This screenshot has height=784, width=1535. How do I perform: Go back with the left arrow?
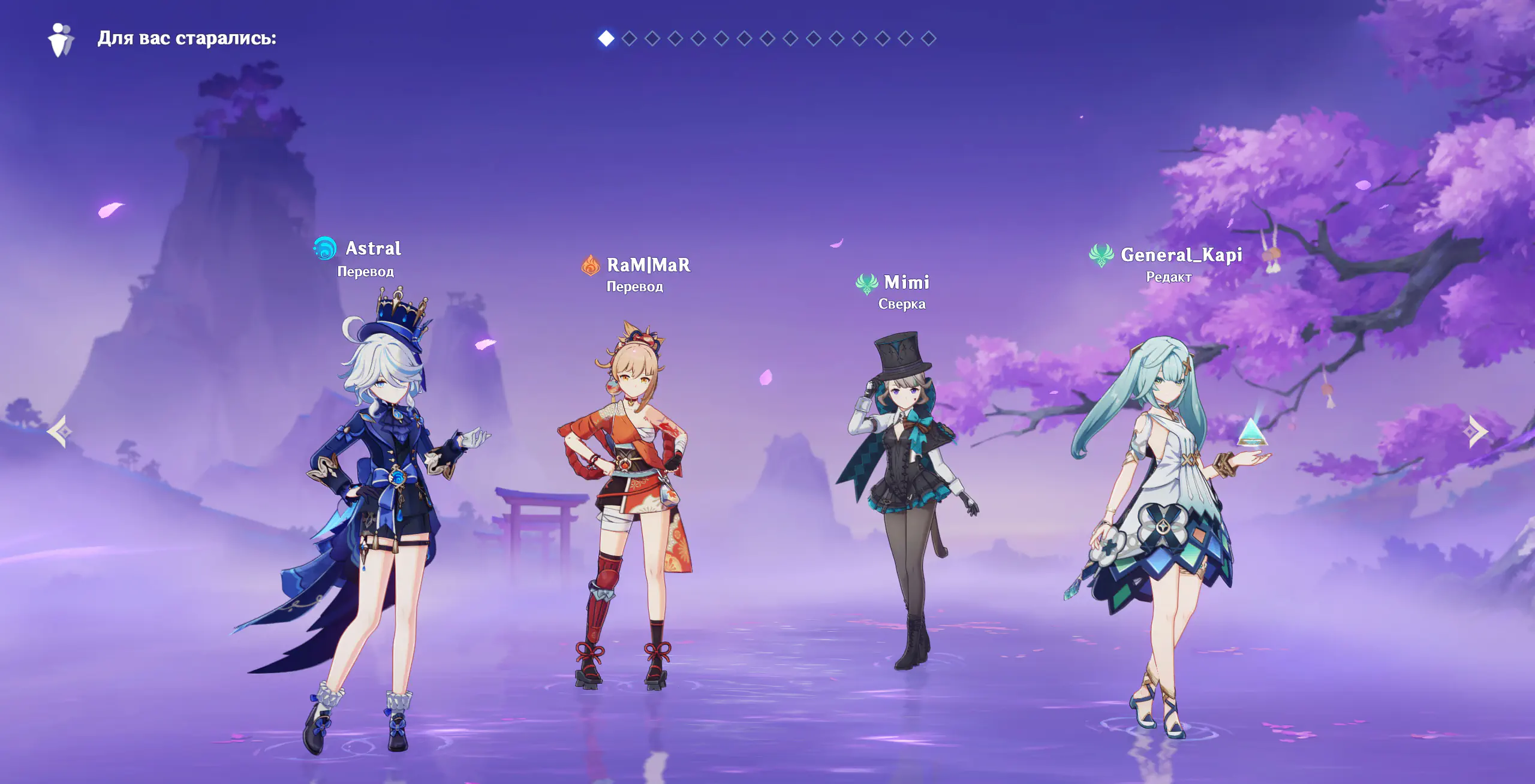pyautogui.click(x=60, y=432)
